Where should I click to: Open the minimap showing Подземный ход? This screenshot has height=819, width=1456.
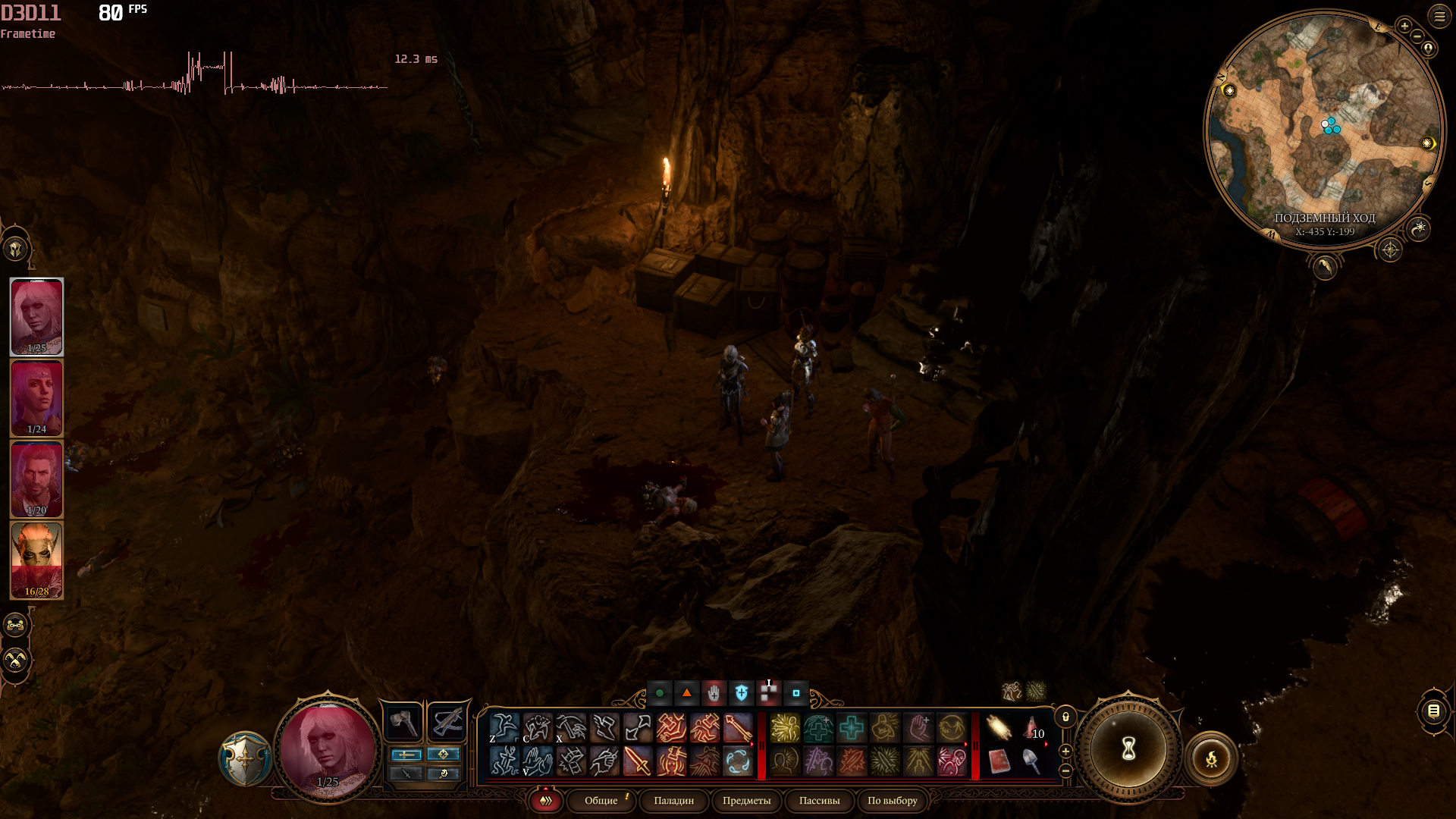coord(1324,129)
